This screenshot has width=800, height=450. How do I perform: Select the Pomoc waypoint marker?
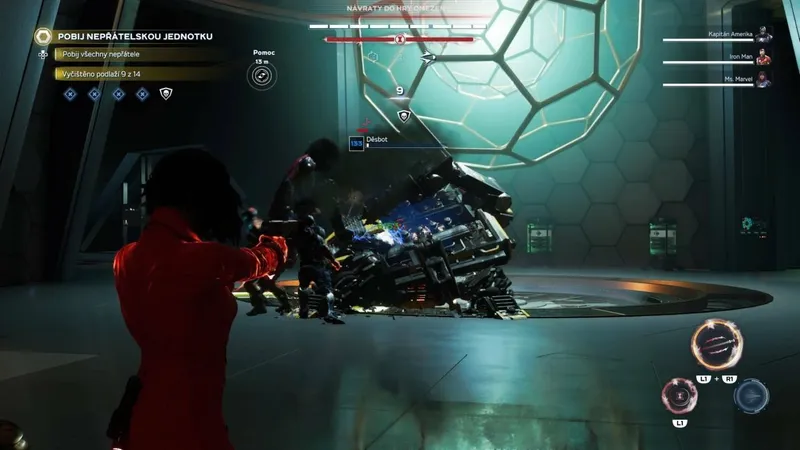[x=261, y=74]
